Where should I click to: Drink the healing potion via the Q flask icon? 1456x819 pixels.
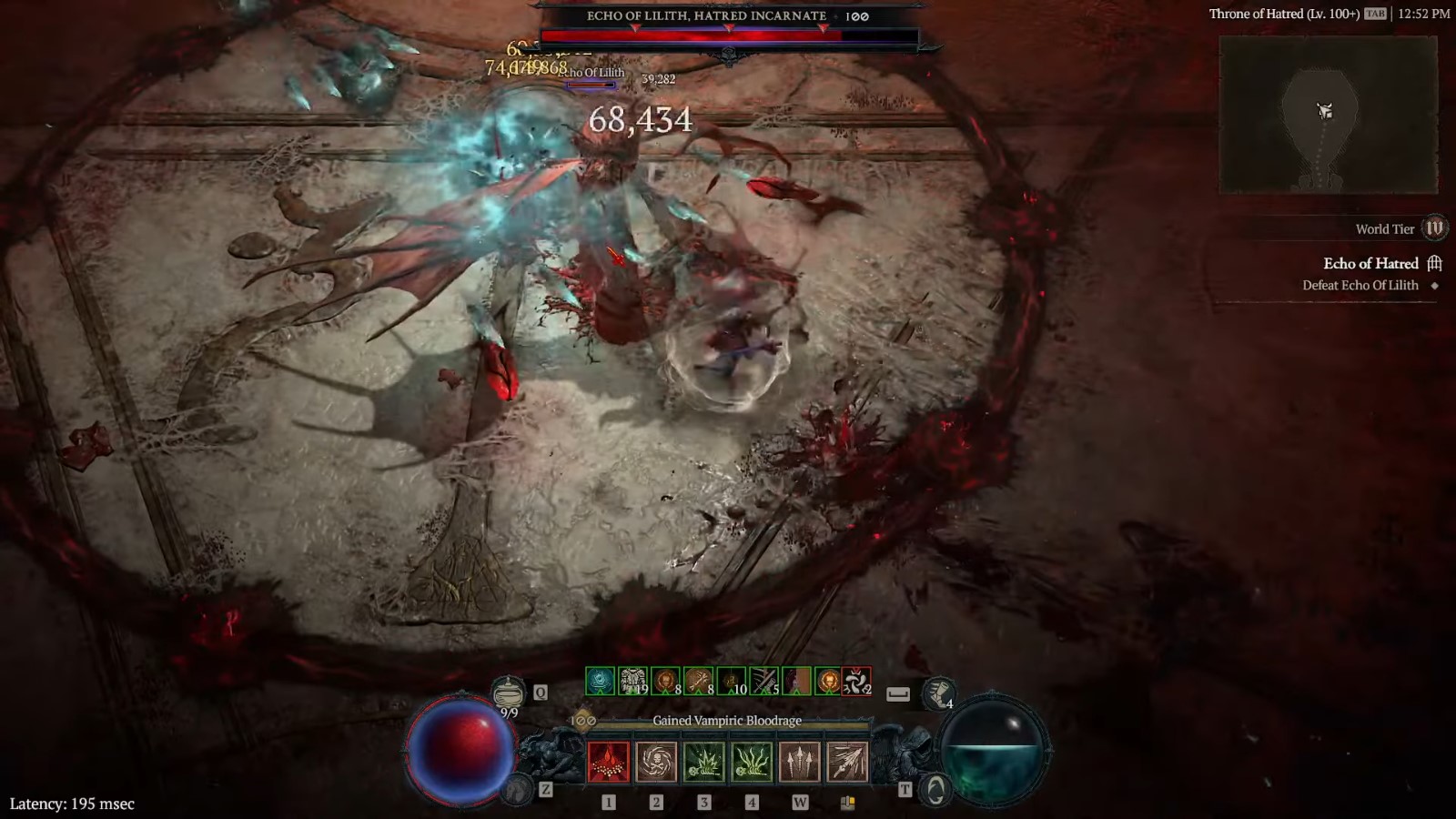click(508, 692)
